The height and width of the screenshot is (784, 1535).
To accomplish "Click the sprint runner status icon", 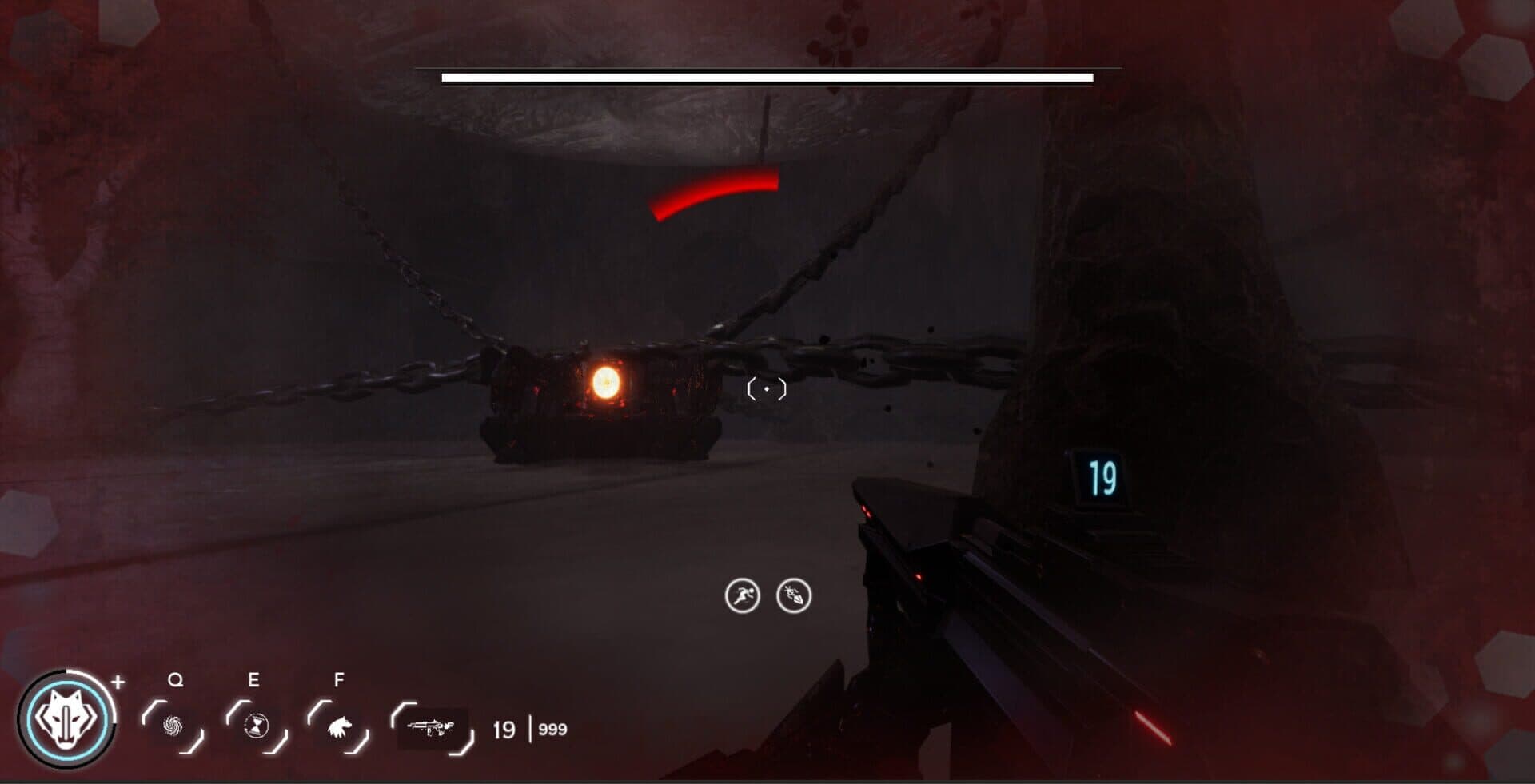I will coord(741,595).
